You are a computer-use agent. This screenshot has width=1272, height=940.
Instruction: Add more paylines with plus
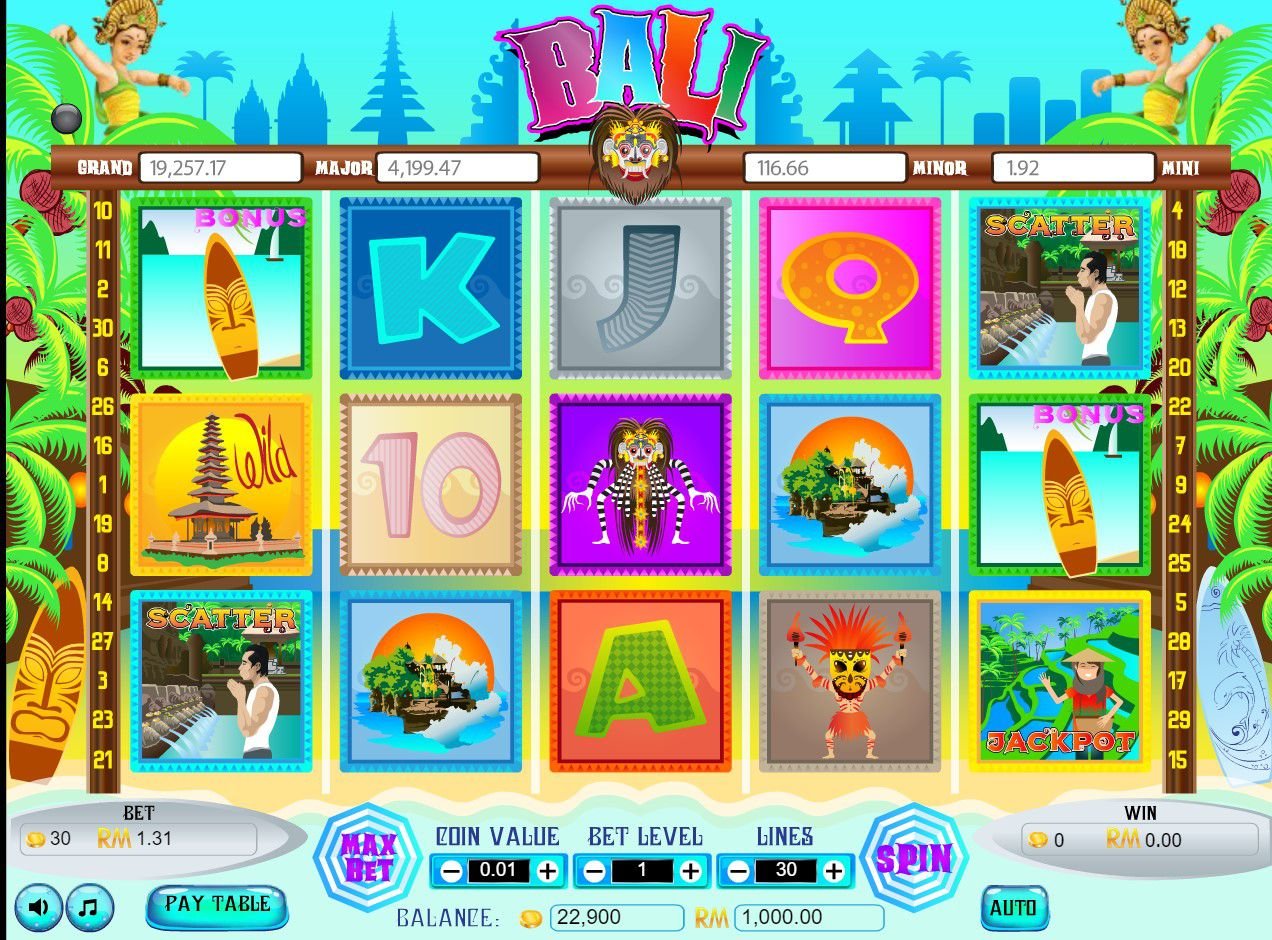834,871
